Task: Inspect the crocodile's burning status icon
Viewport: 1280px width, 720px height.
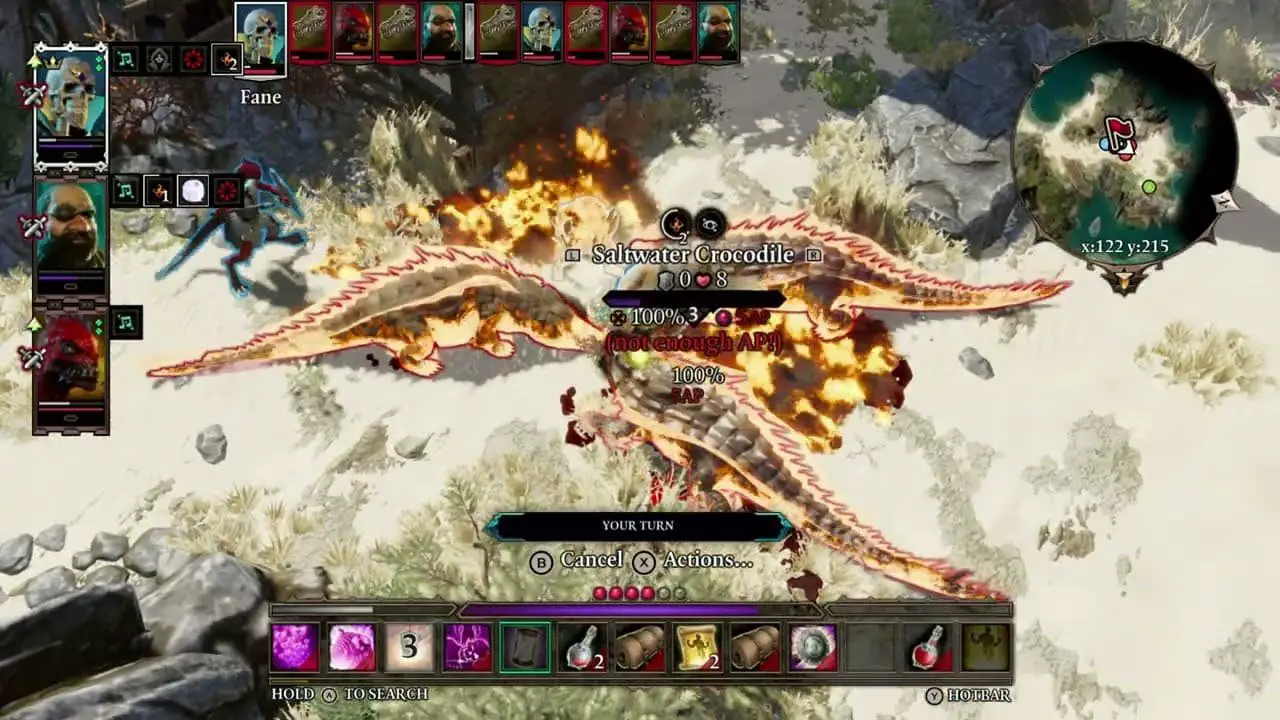Action: tap(677, 223)
